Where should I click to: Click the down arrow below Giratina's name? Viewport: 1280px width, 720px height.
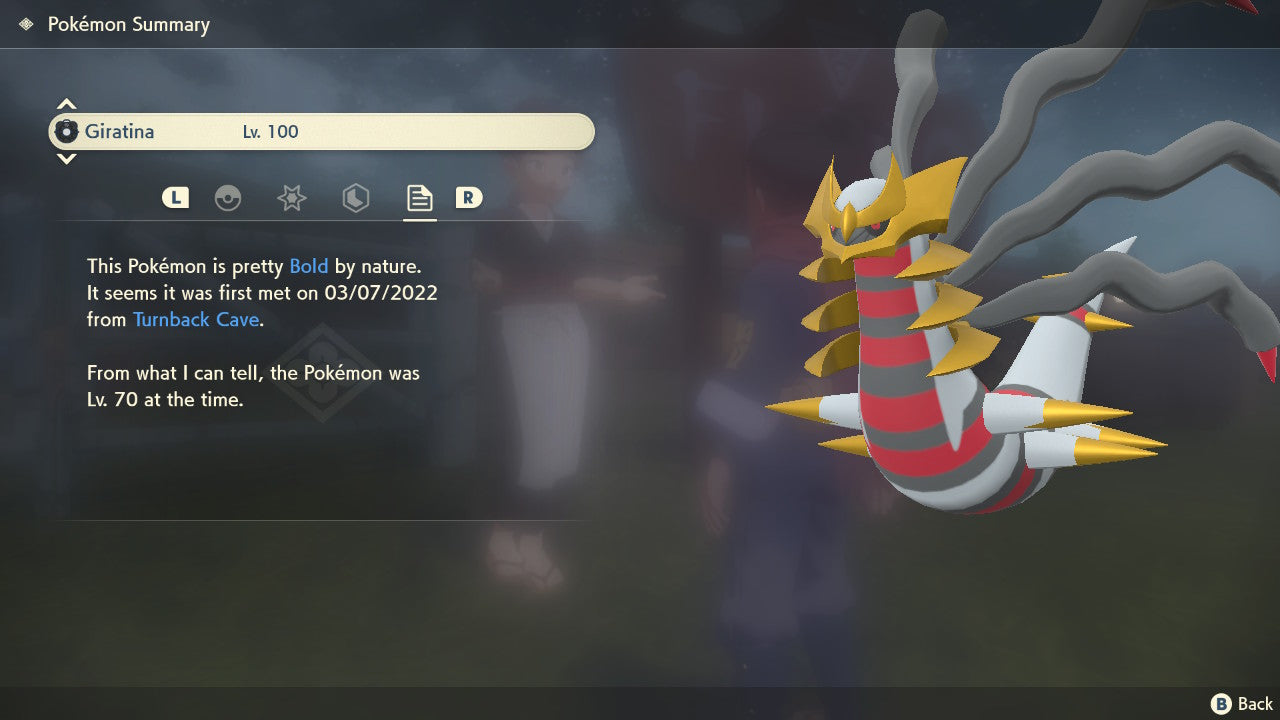(x=66, y=159)
